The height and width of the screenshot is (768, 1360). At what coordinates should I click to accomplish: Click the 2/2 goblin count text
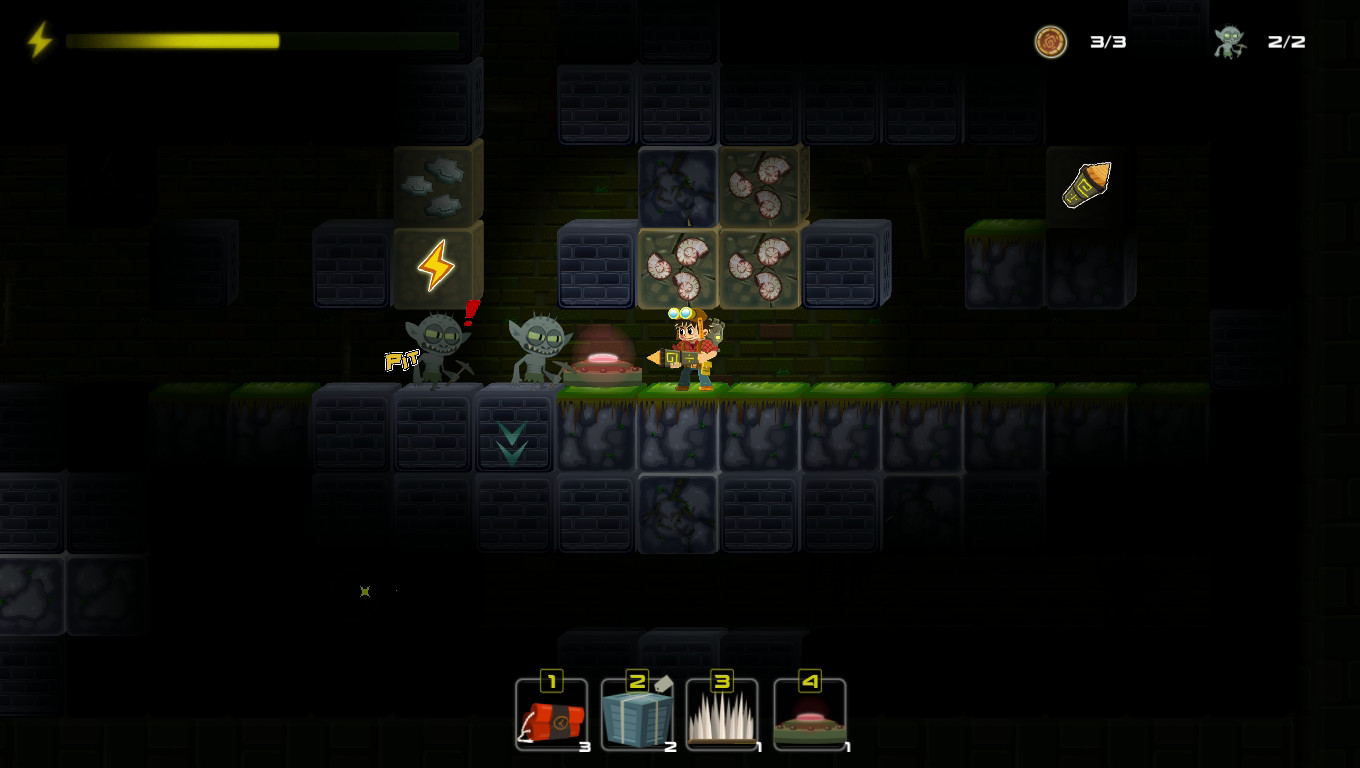[x=1283, y=42]
